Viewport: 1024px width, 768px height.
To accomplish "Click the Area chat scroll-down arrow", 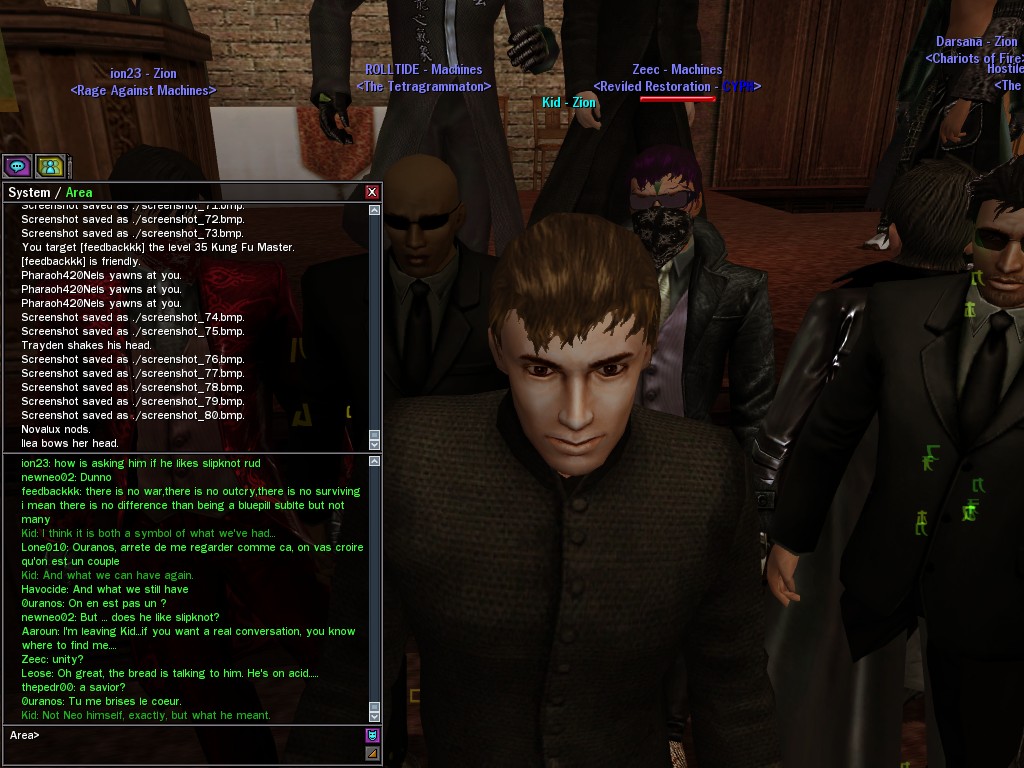I will point(375,716).
